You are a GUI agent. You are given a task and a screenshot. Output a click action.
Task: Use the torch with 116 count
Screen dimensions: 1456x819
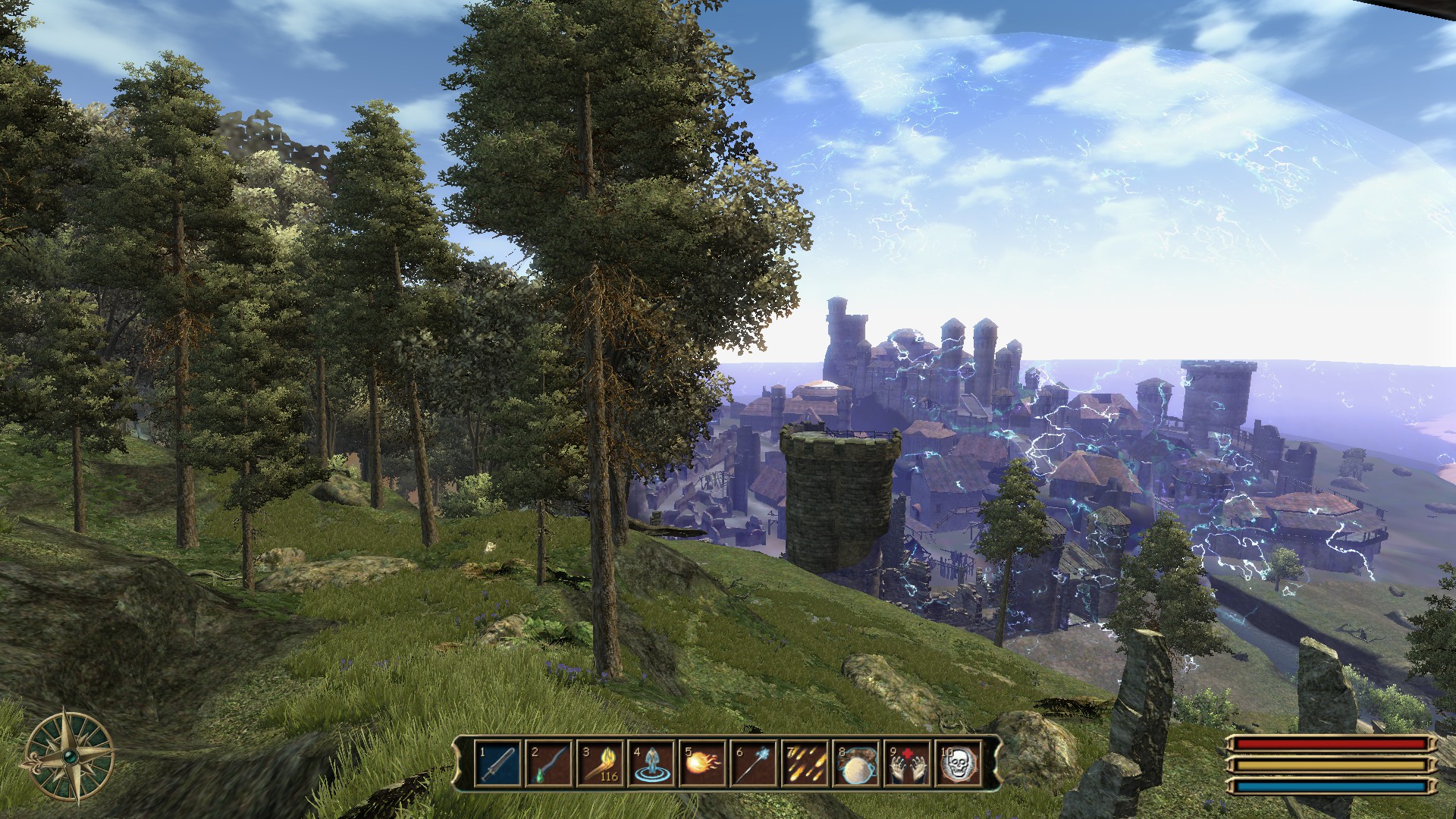[x=601, y=763]
